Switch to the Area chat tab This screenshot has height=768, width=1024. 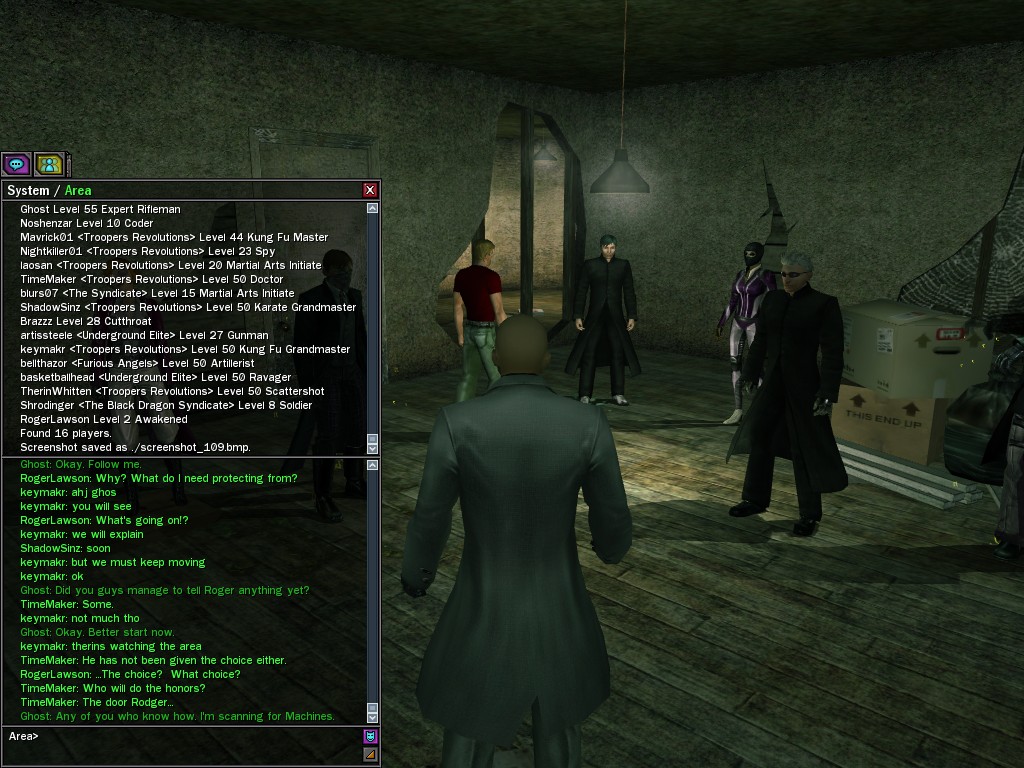point(78,190)
